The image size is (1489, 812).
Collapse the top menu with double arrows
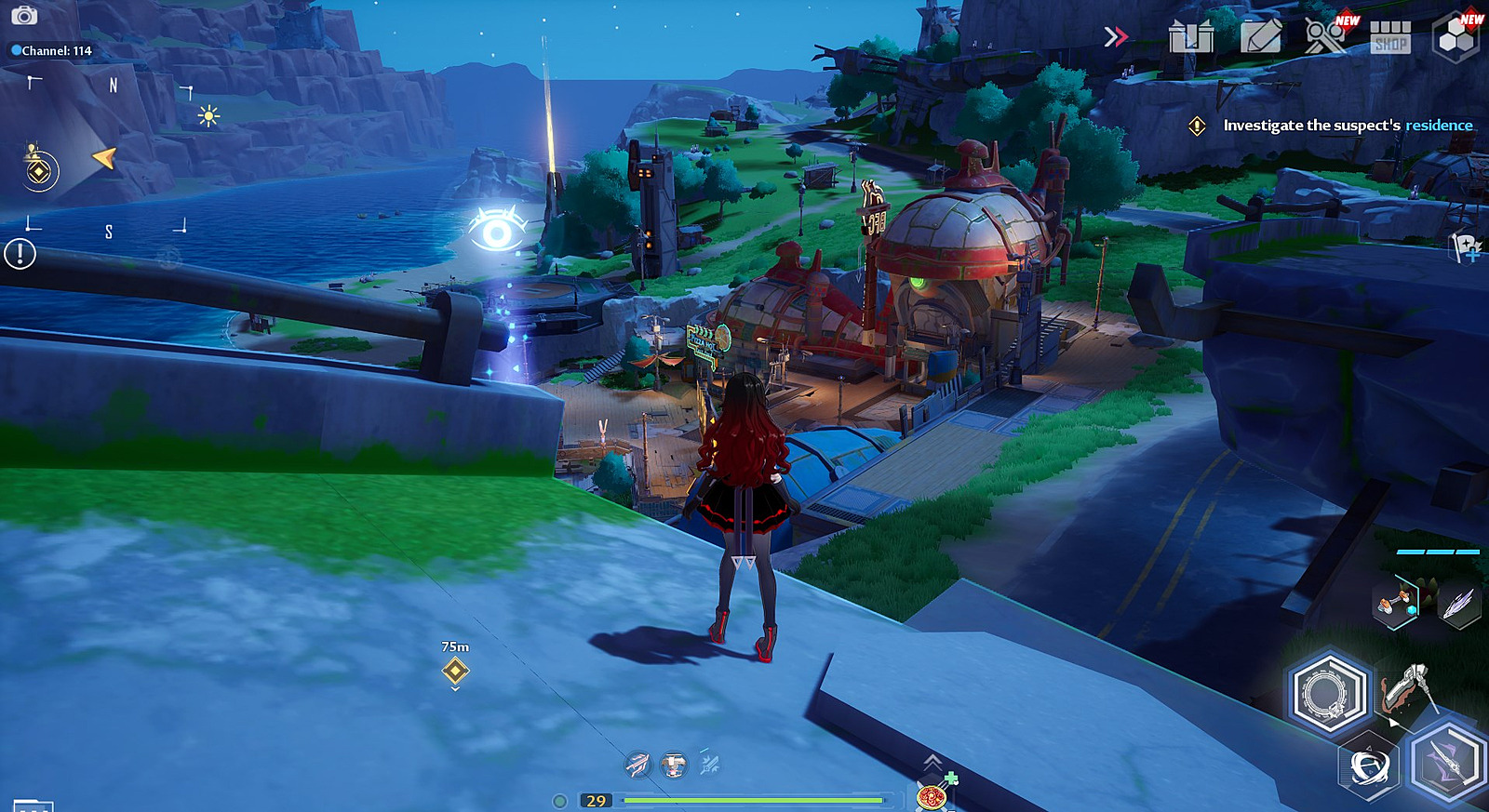pyautogui.click(x=1115, y=36)
